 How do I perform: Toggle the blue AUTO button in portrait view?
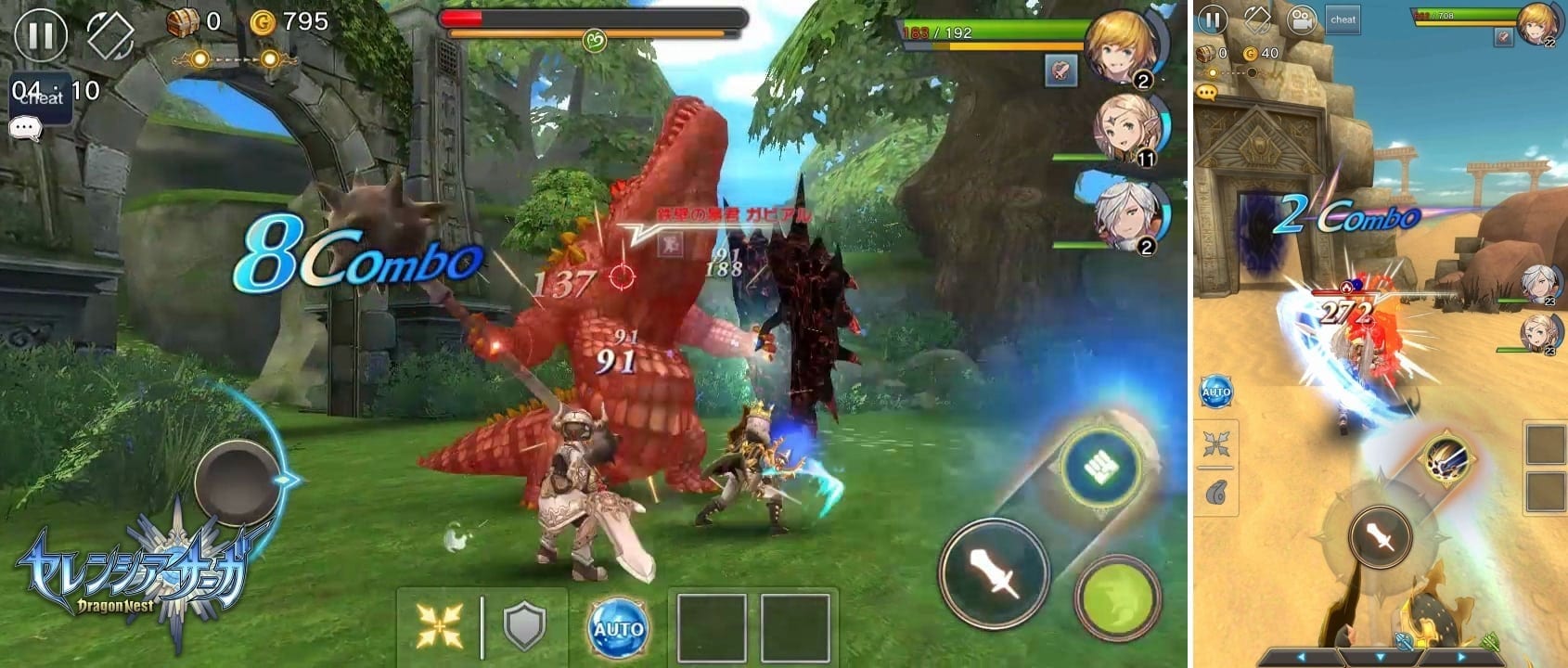1215,392
